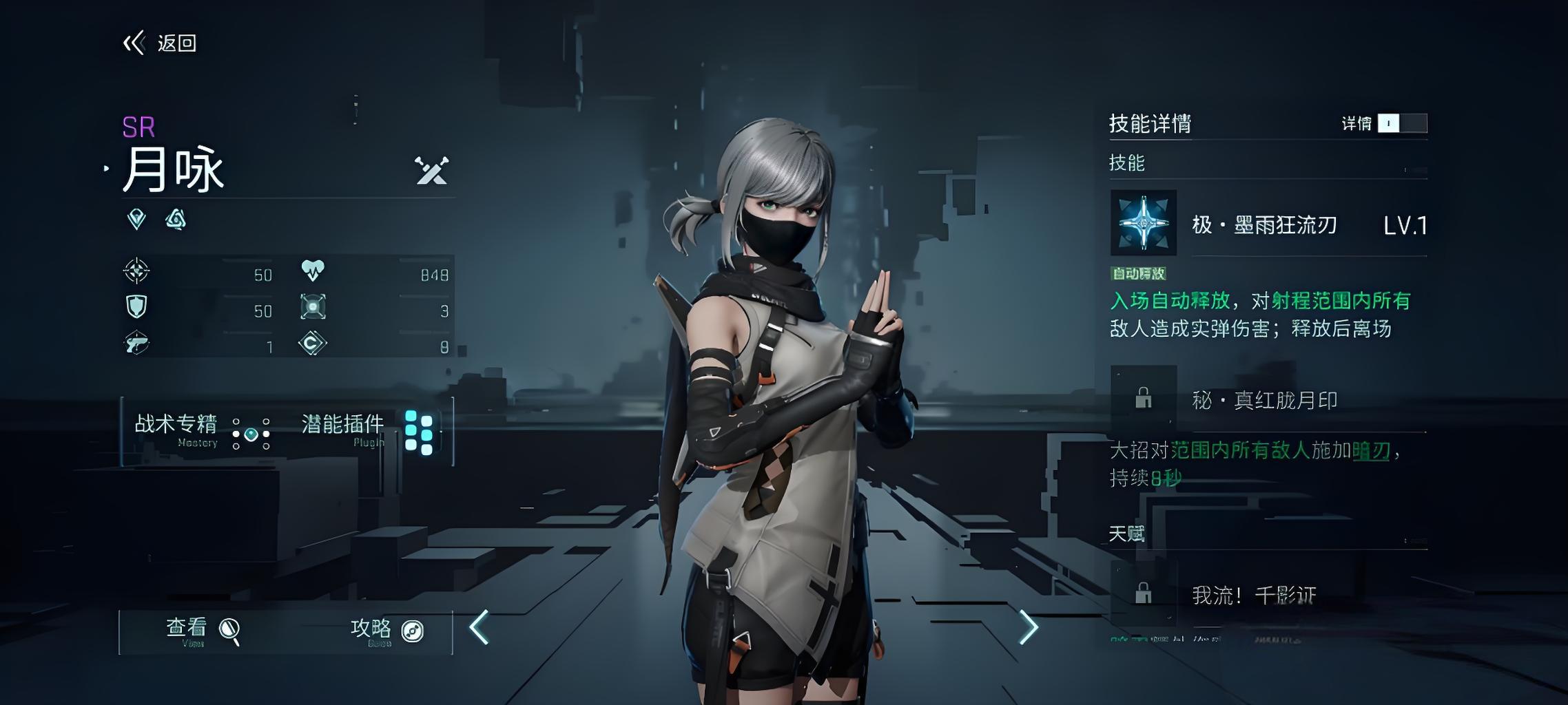This screenshot has height=705, width=1568.
Task: Switch to the previous character with left arrow
Action: coord(479,627)
